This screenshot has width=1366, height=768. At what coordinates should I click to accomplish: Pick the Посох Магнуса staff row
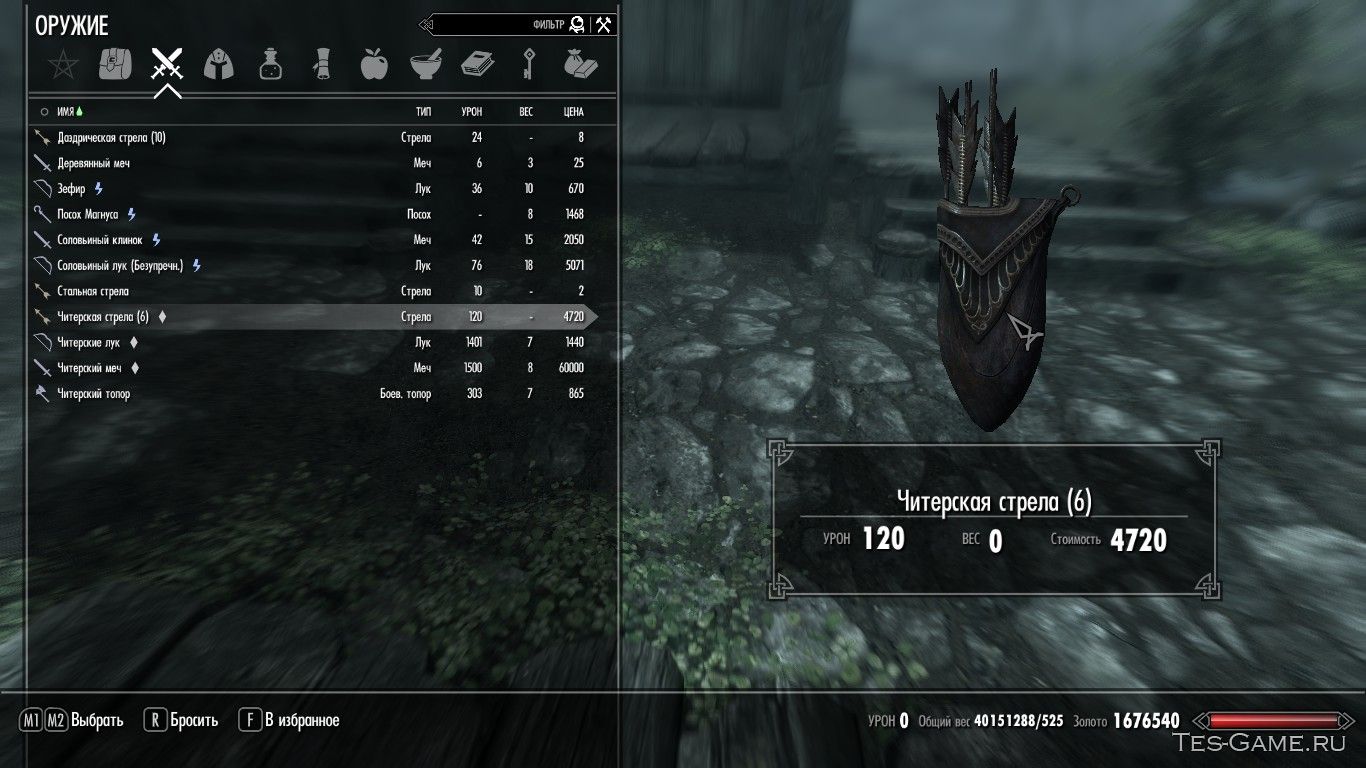click(x=88, y=215)
